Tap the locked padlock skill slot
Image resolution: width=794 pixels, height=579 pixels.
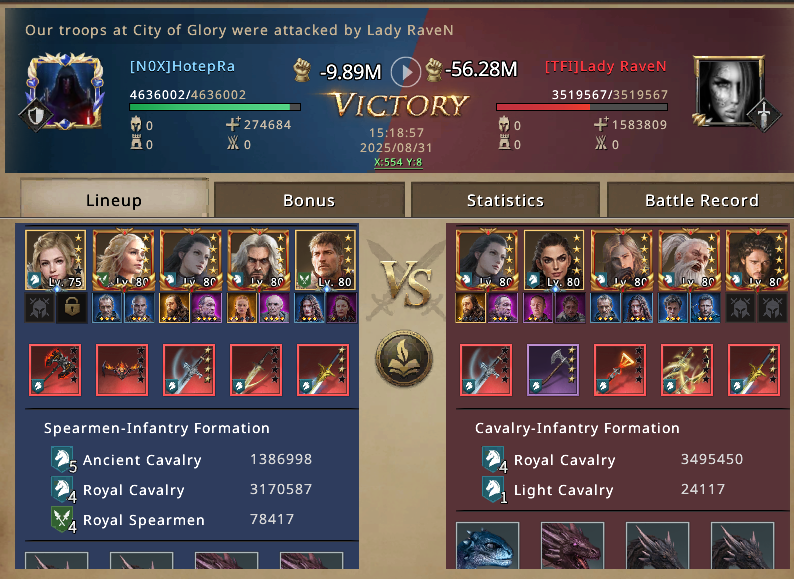point(71,307)
